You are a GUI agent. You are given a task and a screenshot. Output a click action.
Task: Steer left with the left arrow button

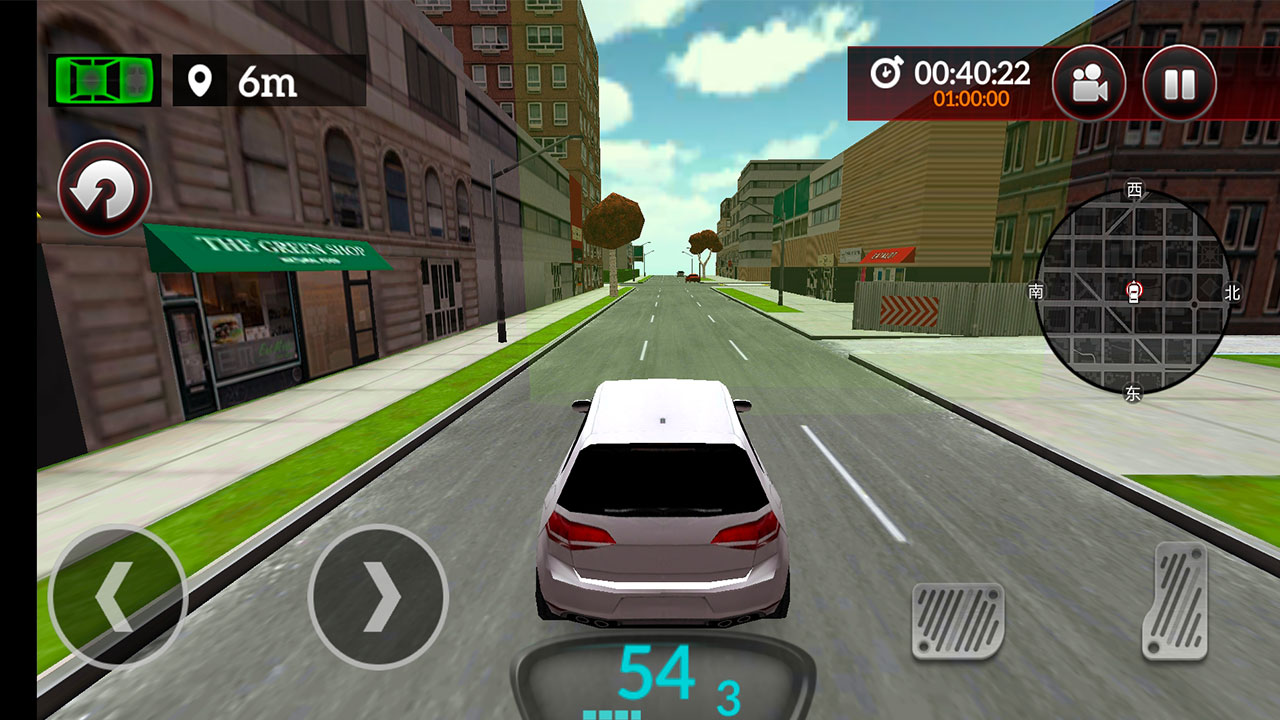pyautogui.click(x=117, y=597)
